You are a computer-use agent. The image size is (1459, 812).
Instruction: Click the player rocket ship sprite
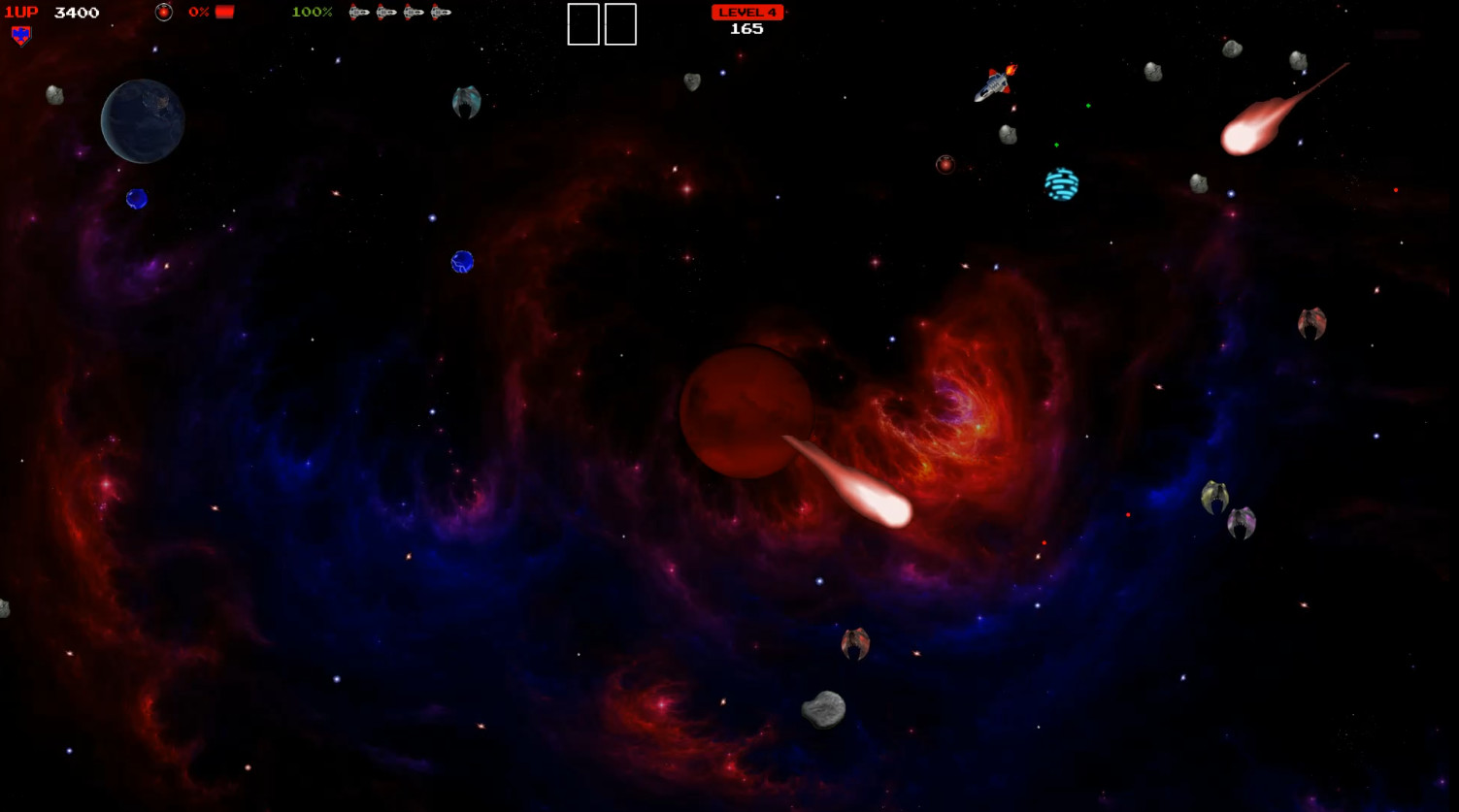[994, 86]
